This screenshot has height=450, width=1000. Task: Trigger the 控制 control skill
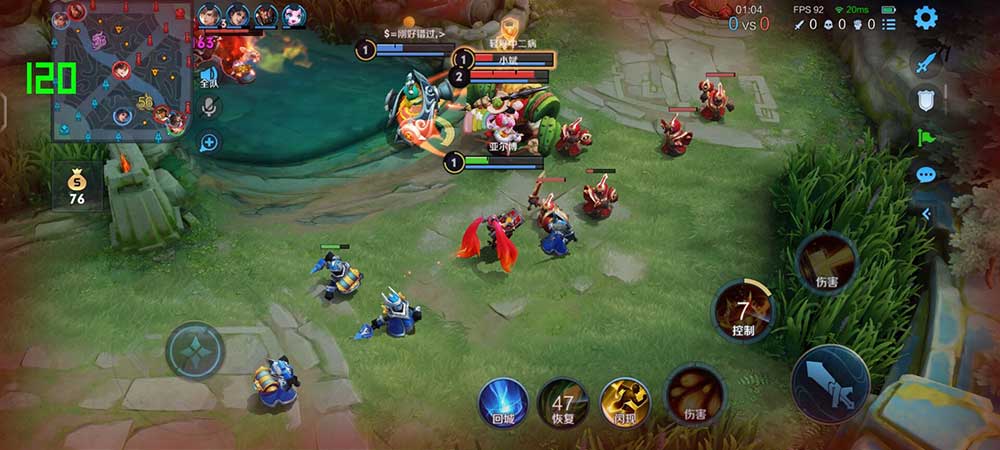click(x=742, y=312)
